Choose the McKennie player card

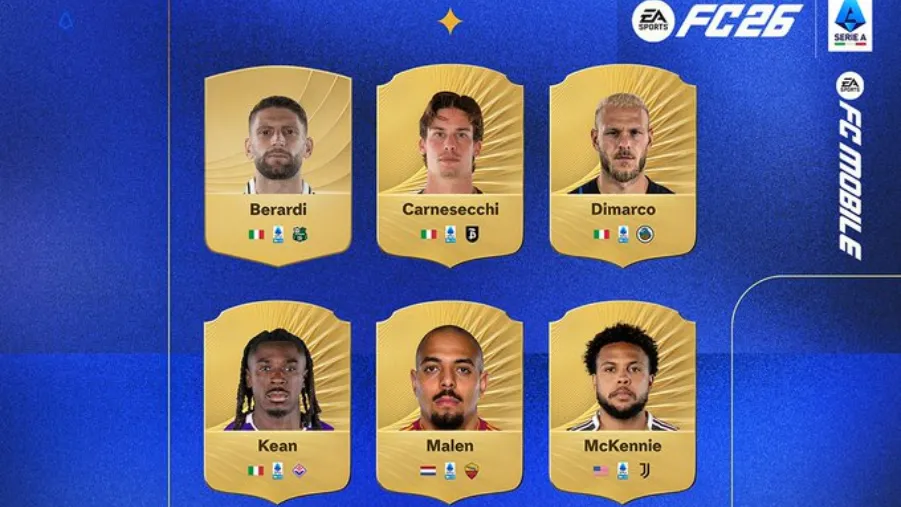click(622, 400)
